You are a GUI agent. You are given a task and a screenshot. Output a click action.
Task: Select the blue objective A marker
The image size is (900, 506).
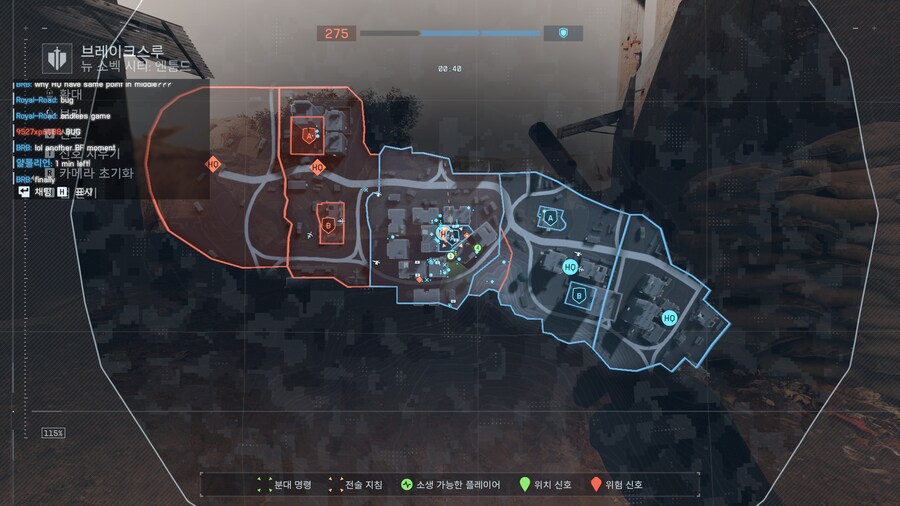[548, 215]
